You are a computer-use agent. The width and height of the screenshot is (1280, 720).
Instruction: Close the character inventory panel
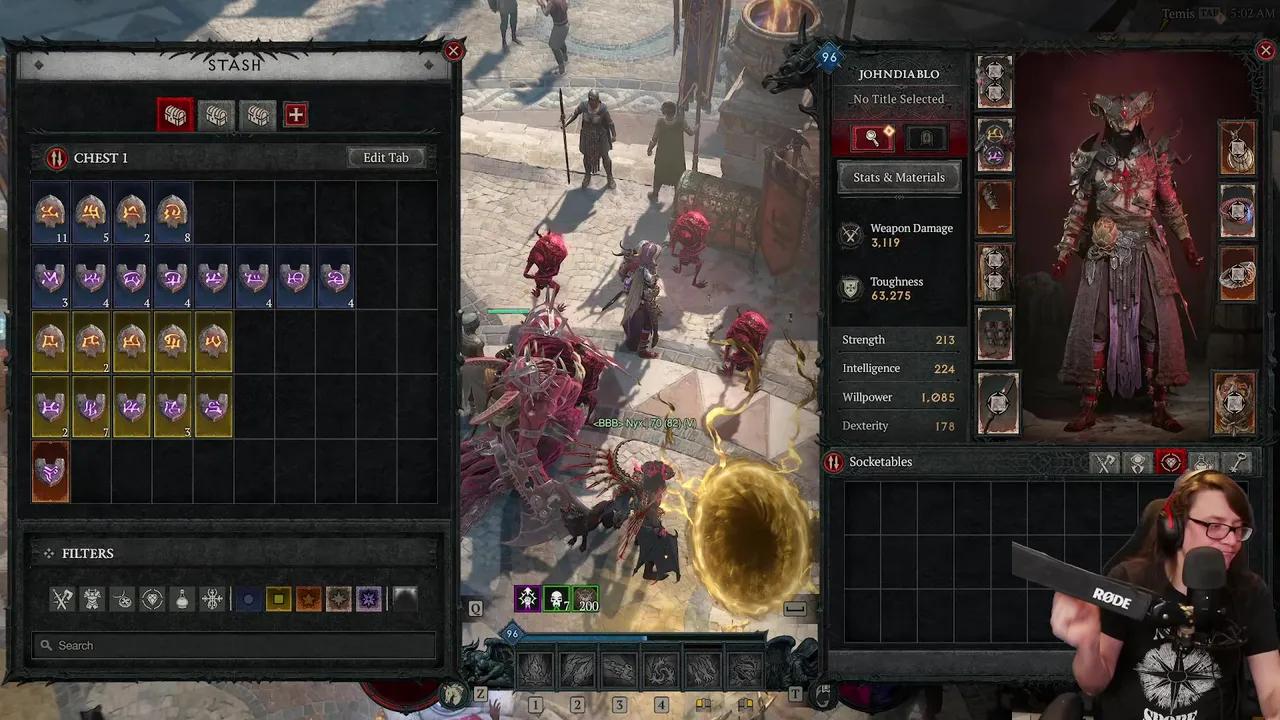pyautogui.click(x=1265, y=51)
